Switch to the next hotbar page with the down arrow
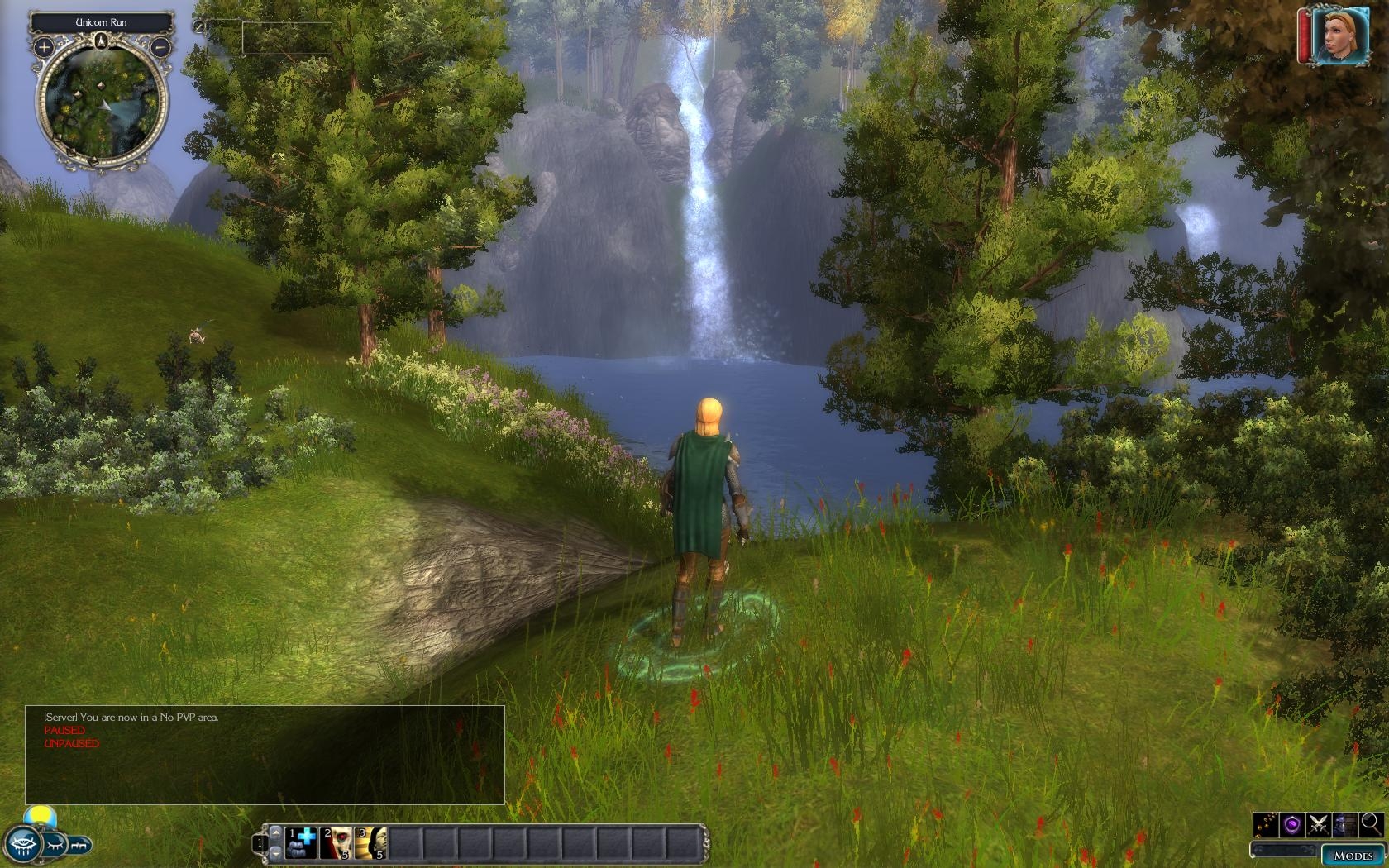 tap(275, 852)
